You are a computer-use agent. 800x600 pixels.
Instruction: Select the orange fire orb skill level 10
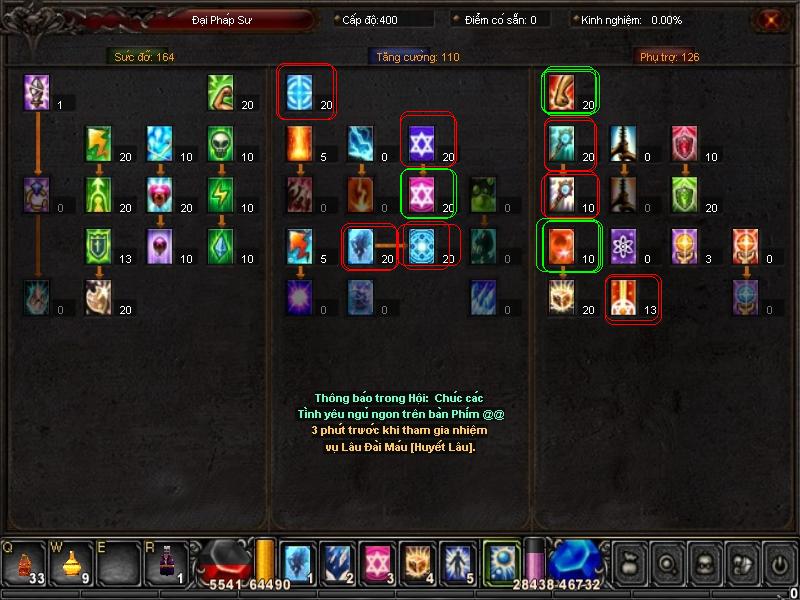click(562, 244)
